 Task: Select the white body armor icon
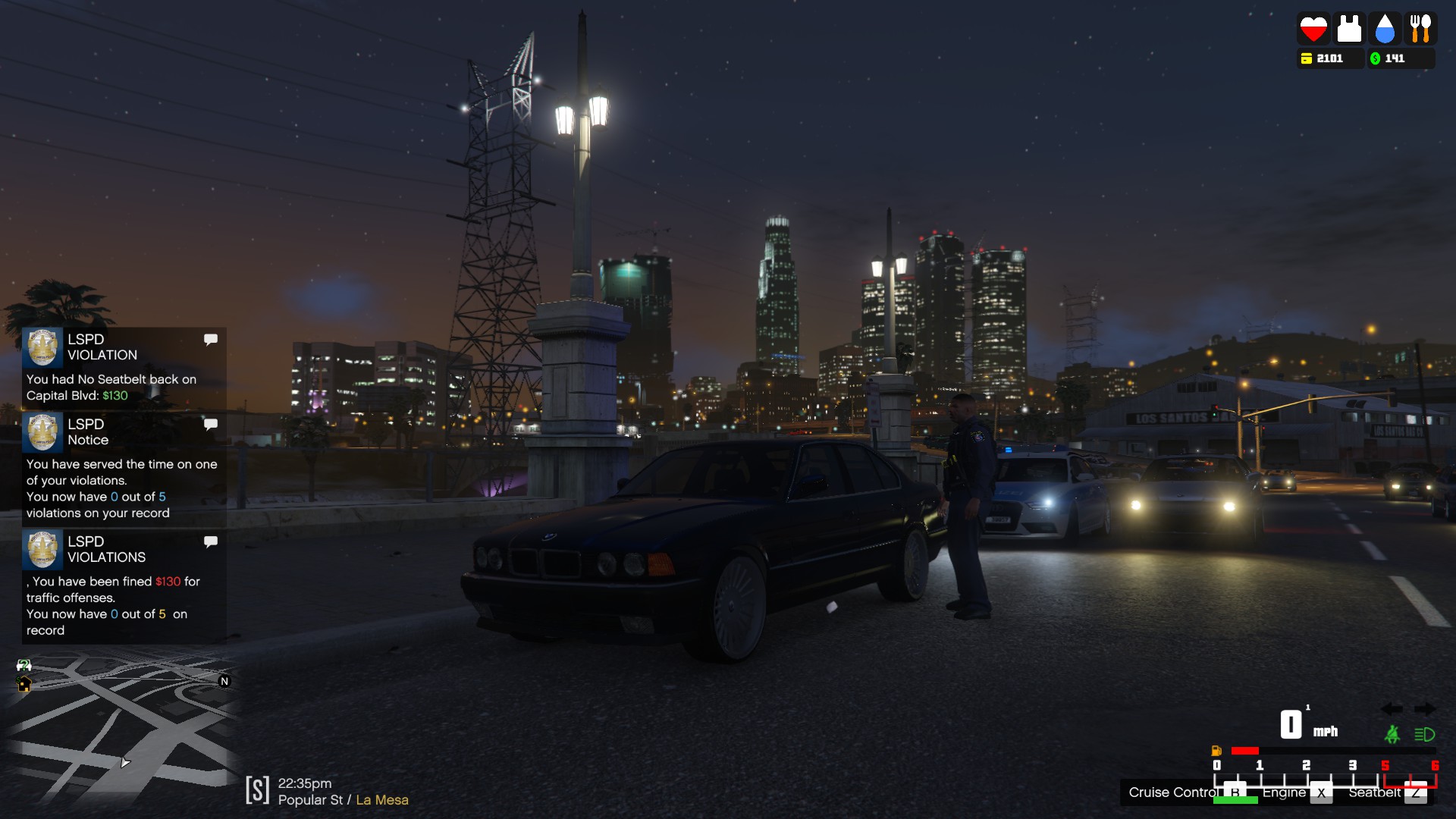tap(1348, 29)
